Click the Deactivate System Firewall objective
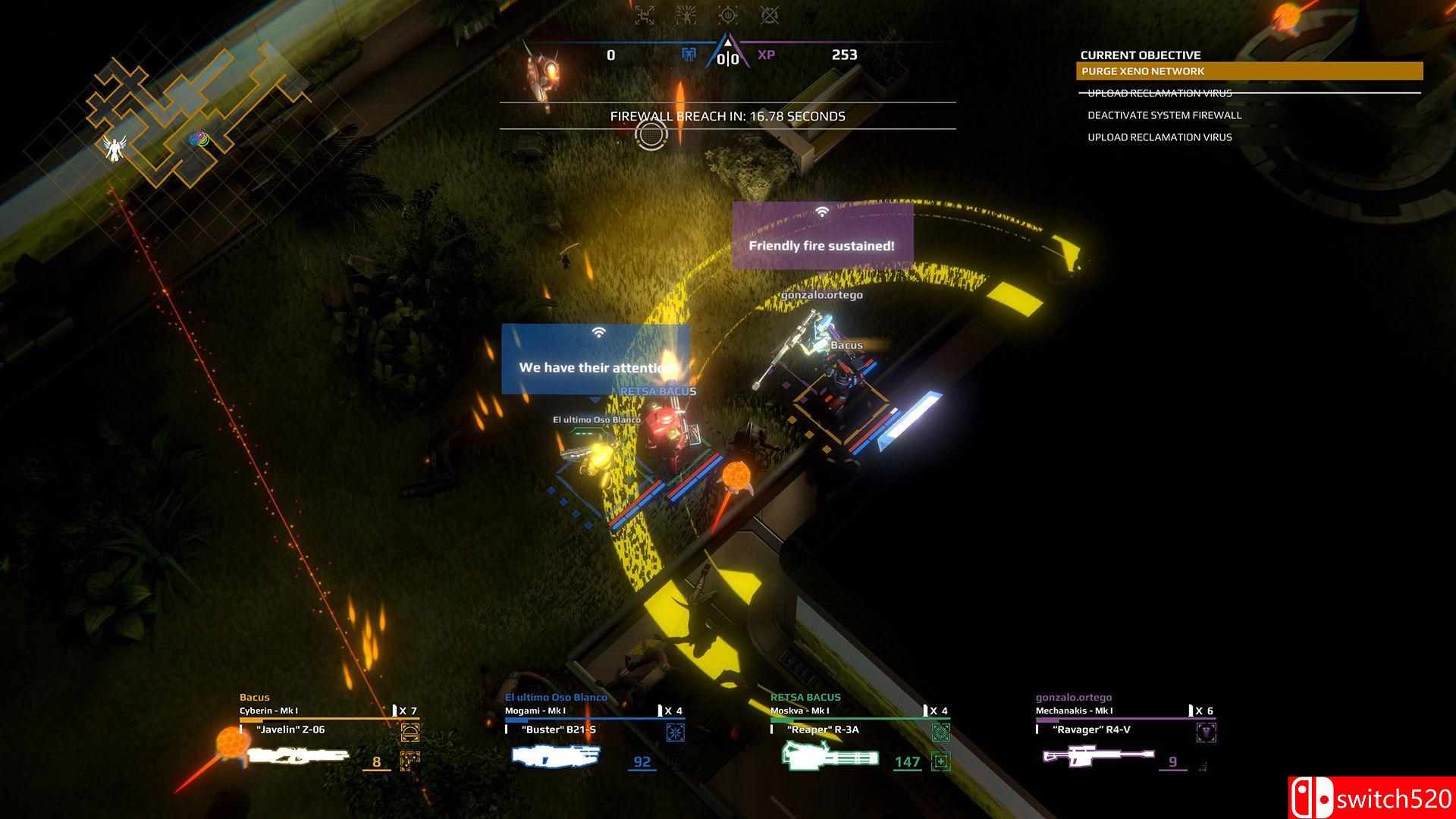 (x=1164, y=115)
